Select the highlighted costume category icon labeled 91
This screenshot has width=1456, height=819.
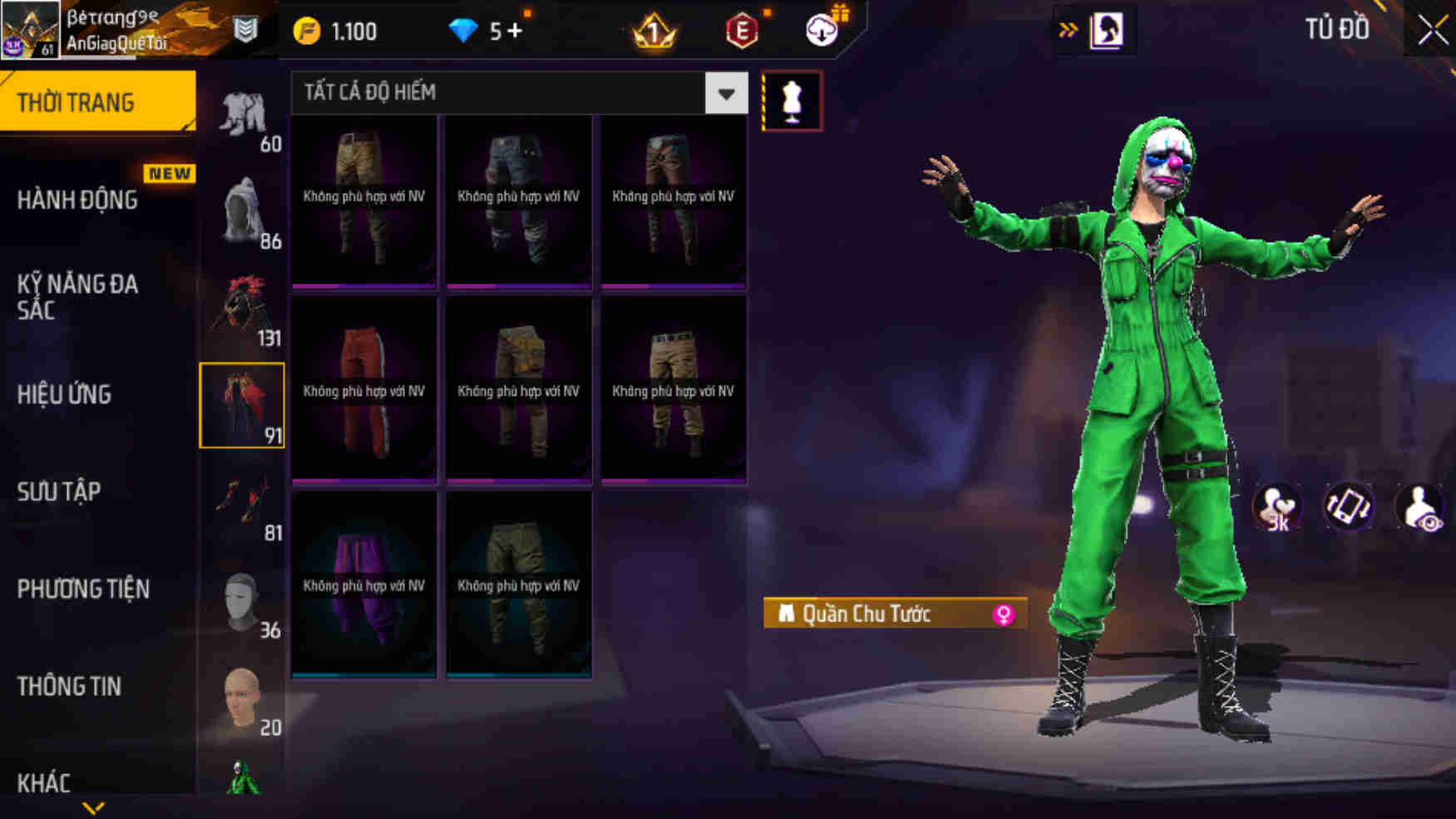pyautogui.click(x=242, y=405)
